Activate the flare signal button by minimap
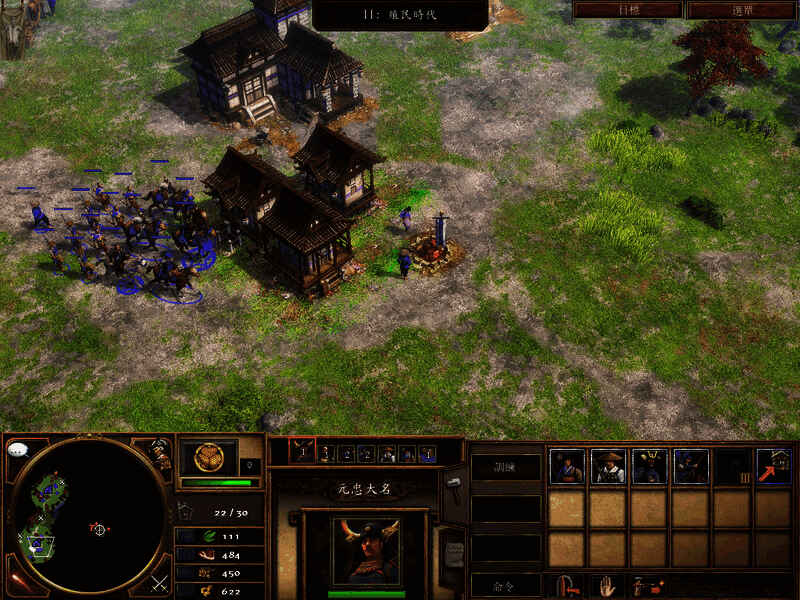800x600 pixels. pos(15,582)
